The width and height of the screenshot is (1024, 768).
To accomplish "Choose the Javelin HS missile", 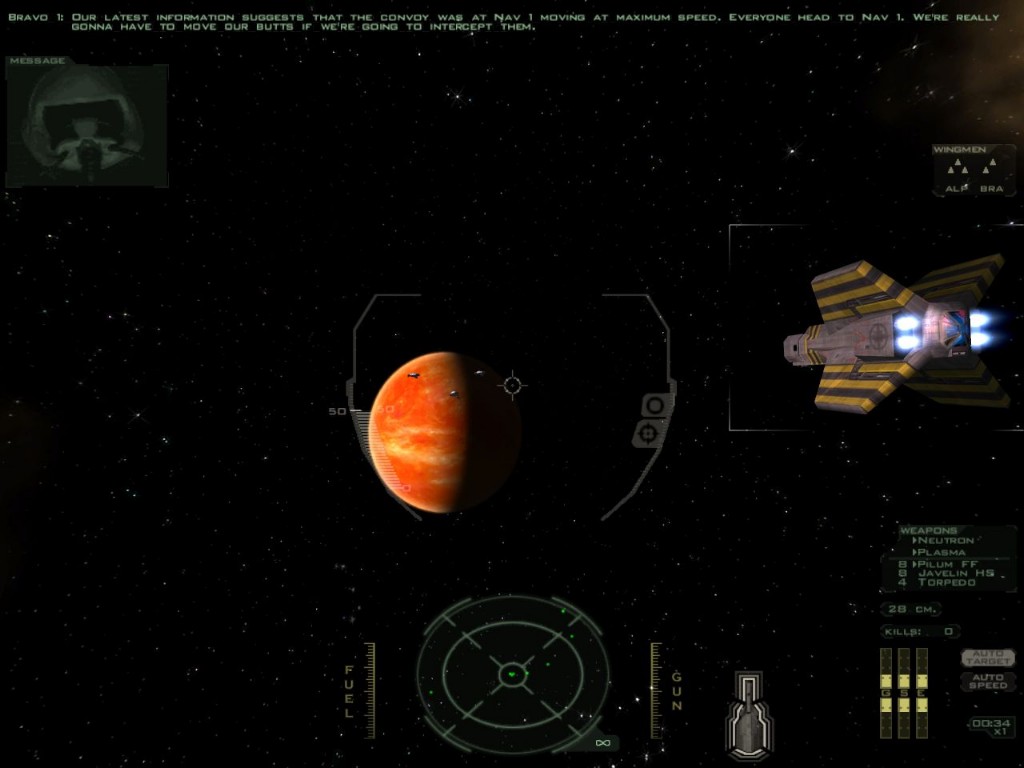I will click(948, 573).
